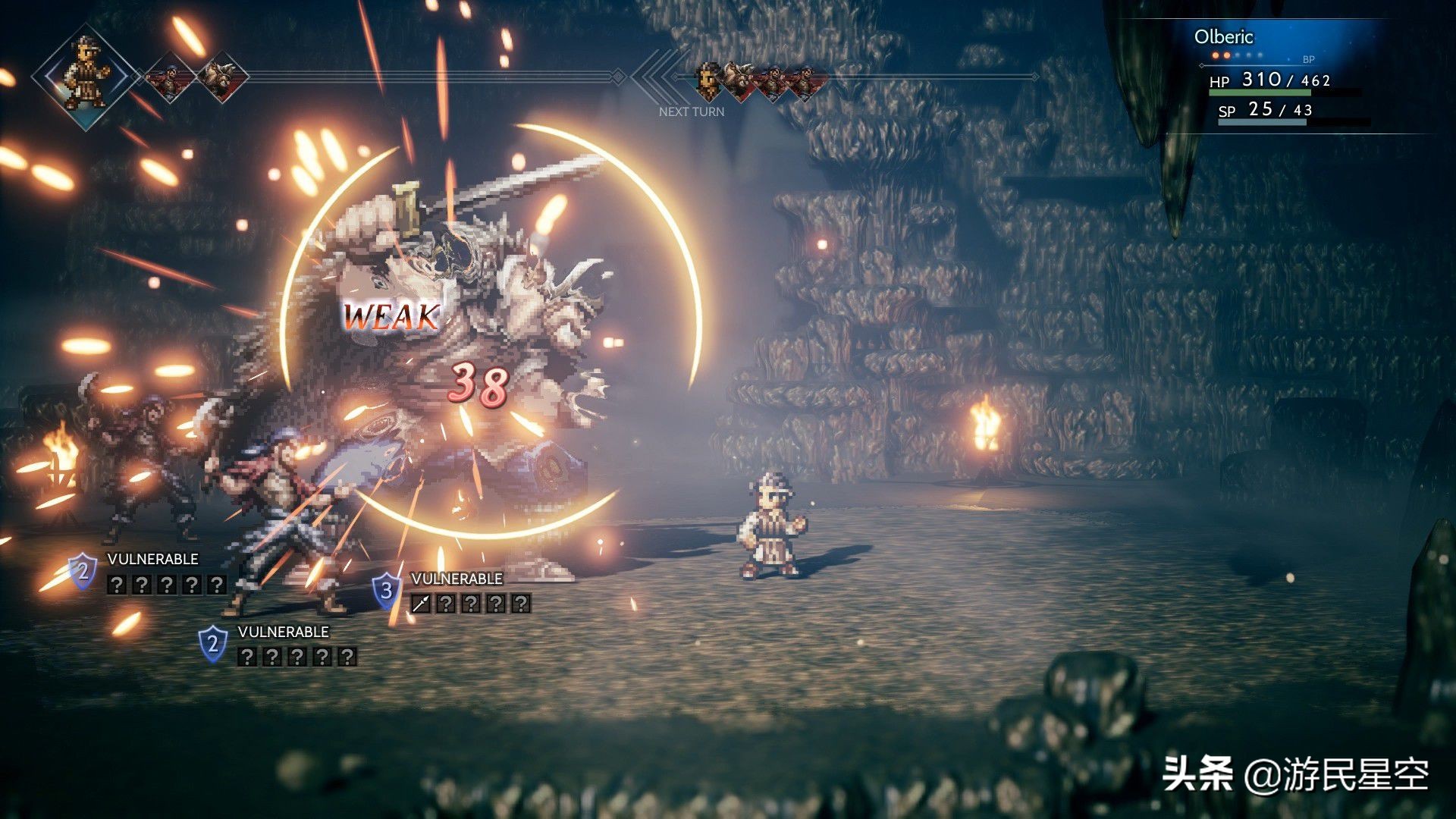The width and height of the screenshot is (1456, 819).
Task: Click Olberic's portrait in the Next Turn queue
Action: (708, 81)
